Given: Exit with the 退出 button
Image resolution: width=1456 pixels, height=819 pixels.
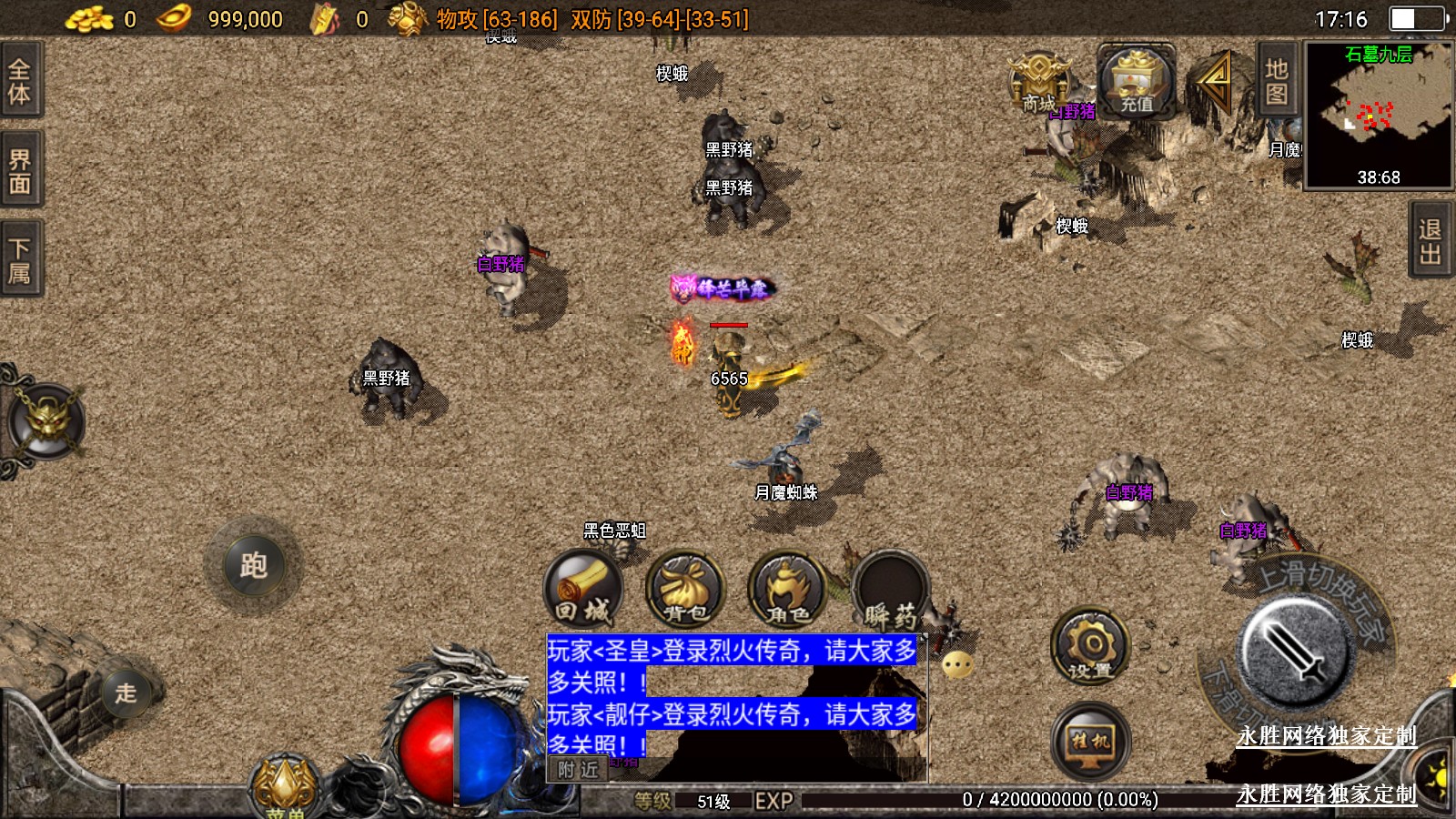Looking at the screenshot, I should tap(1431, 240).
